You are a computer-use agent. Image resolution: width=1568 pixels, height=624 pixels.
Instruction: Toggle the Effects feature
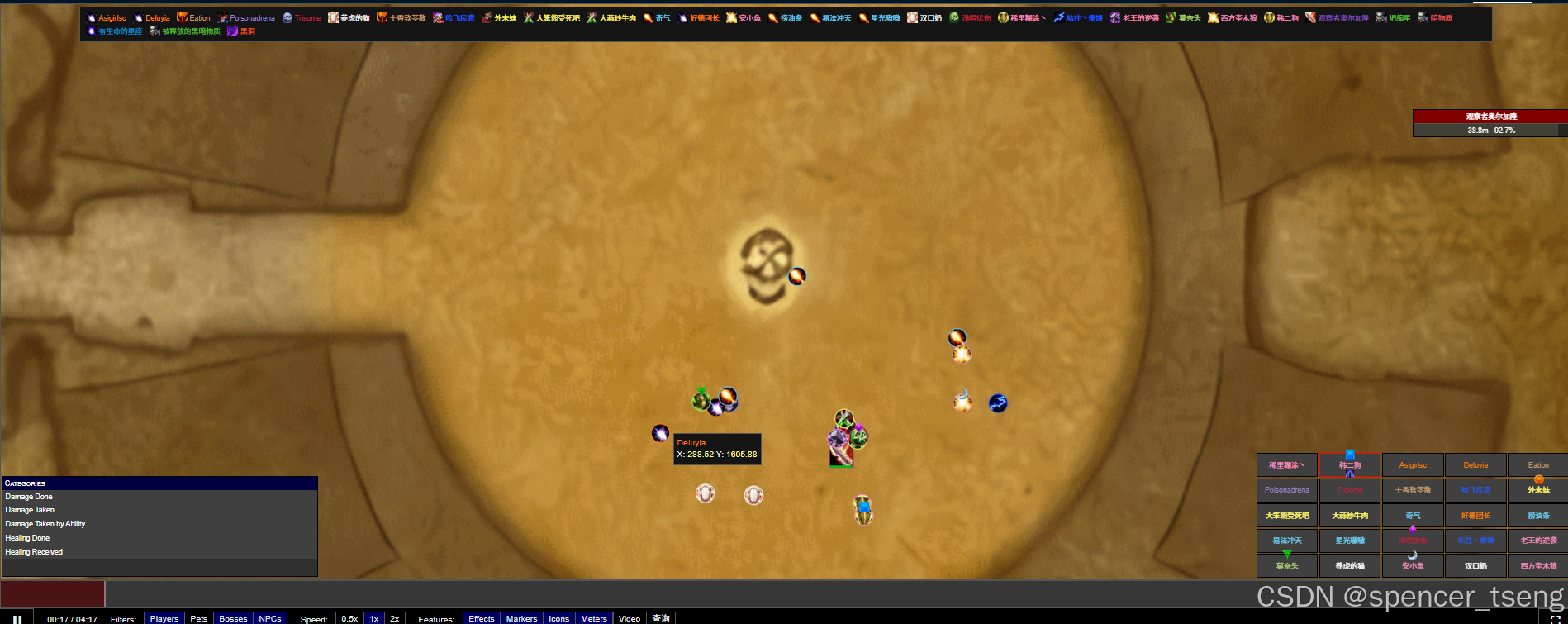pos(482,618)
